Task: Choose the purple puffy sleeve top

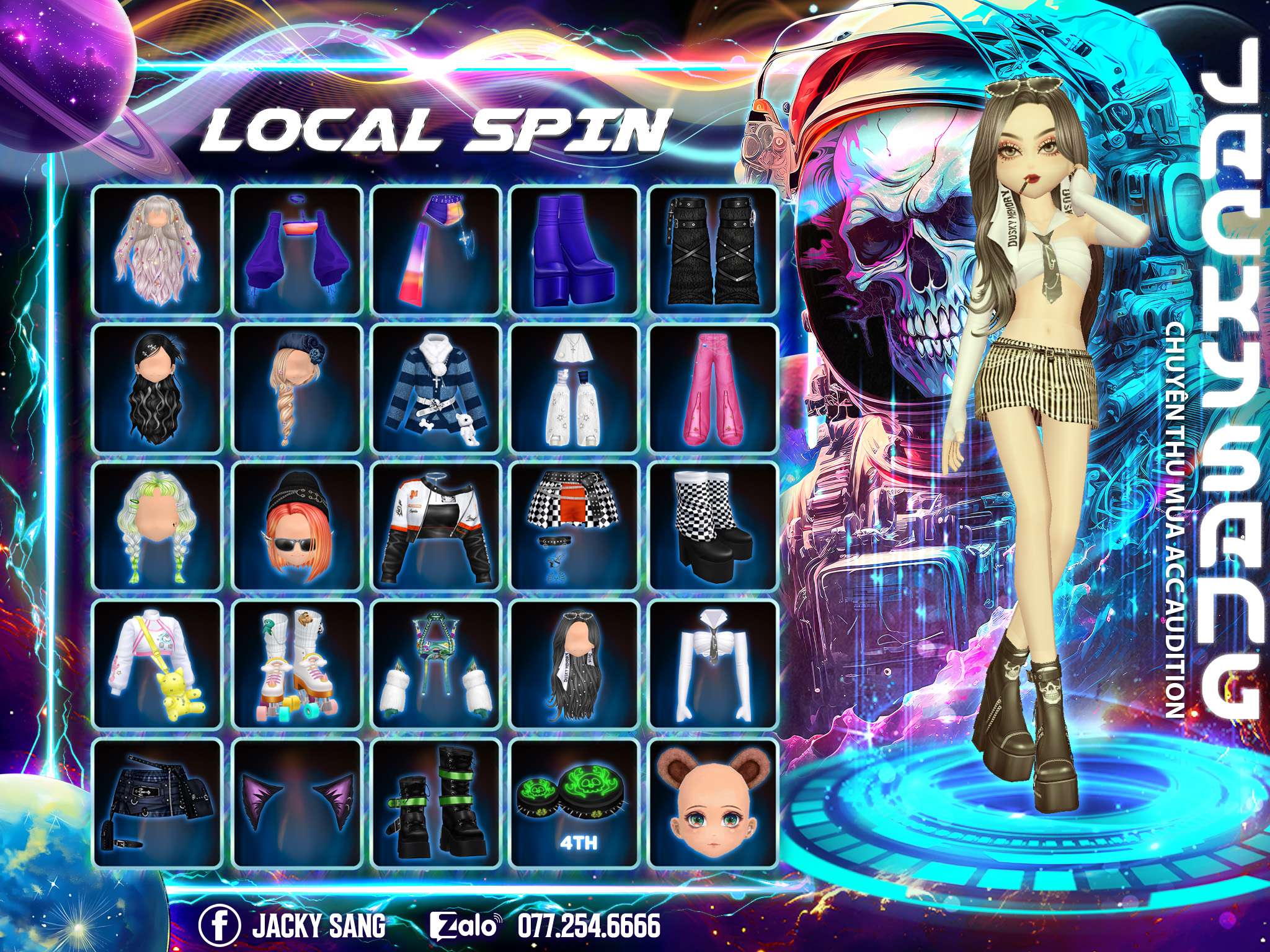Action: click(296, 250)
